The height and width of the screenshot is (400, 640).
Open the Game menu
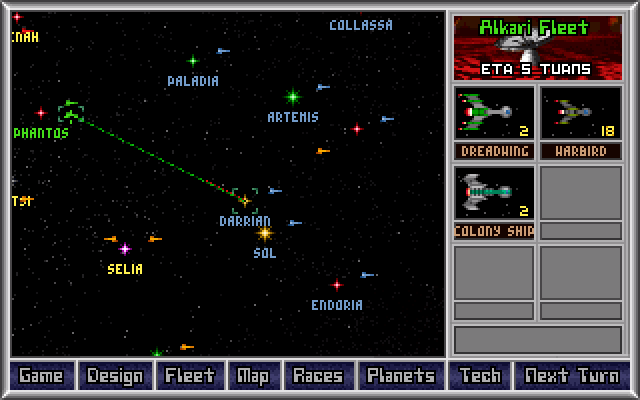[x=41, y=376]
